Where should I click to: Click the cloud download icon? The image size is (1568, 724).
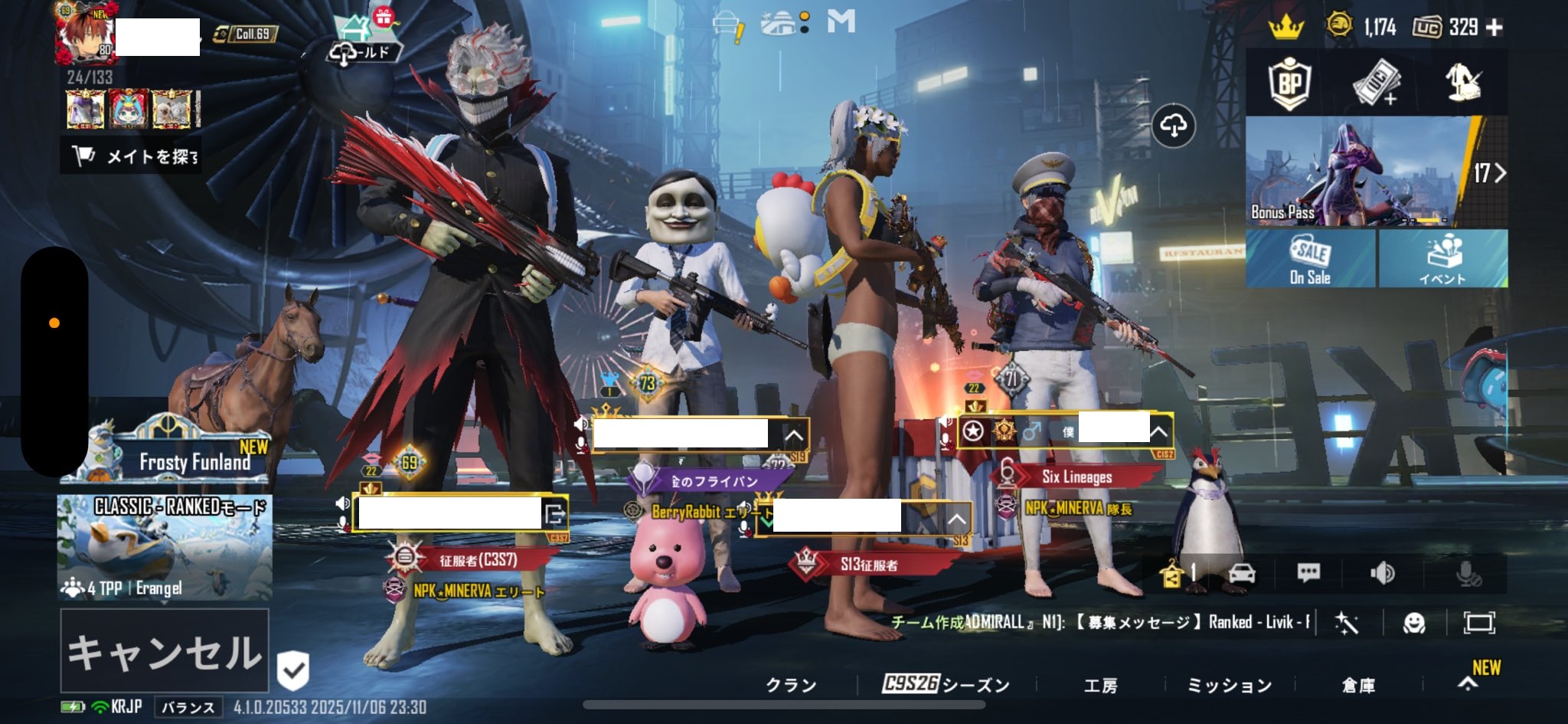[1174, 125]
